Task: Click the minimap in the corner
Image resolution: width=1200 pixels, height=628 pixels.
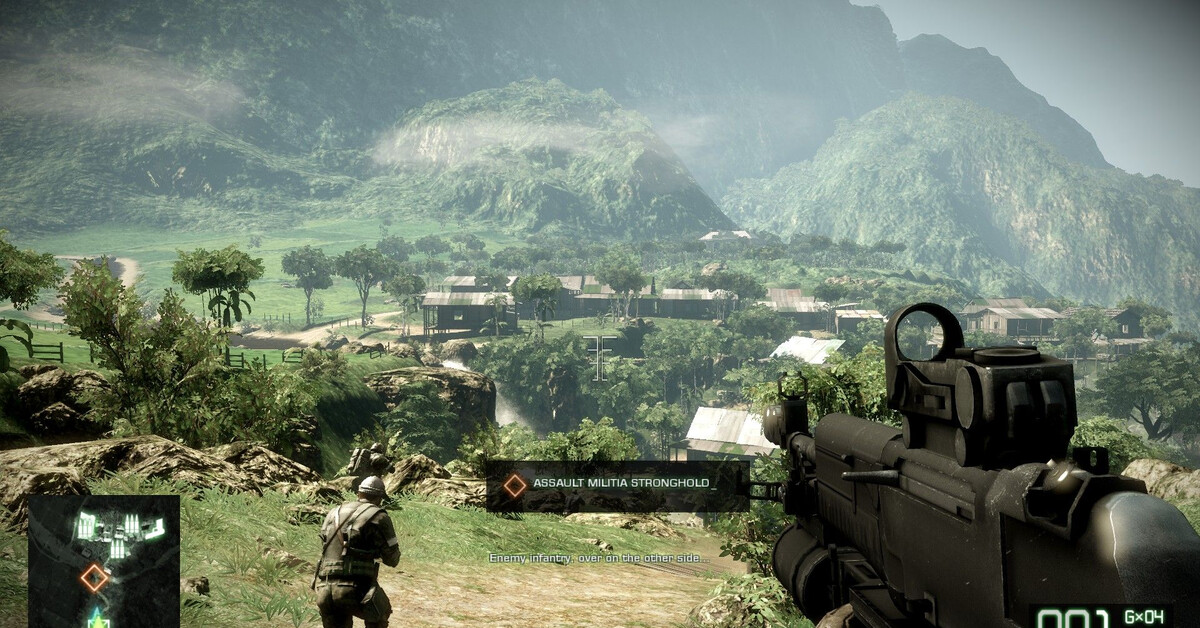Action: click(x=103, y=560)
